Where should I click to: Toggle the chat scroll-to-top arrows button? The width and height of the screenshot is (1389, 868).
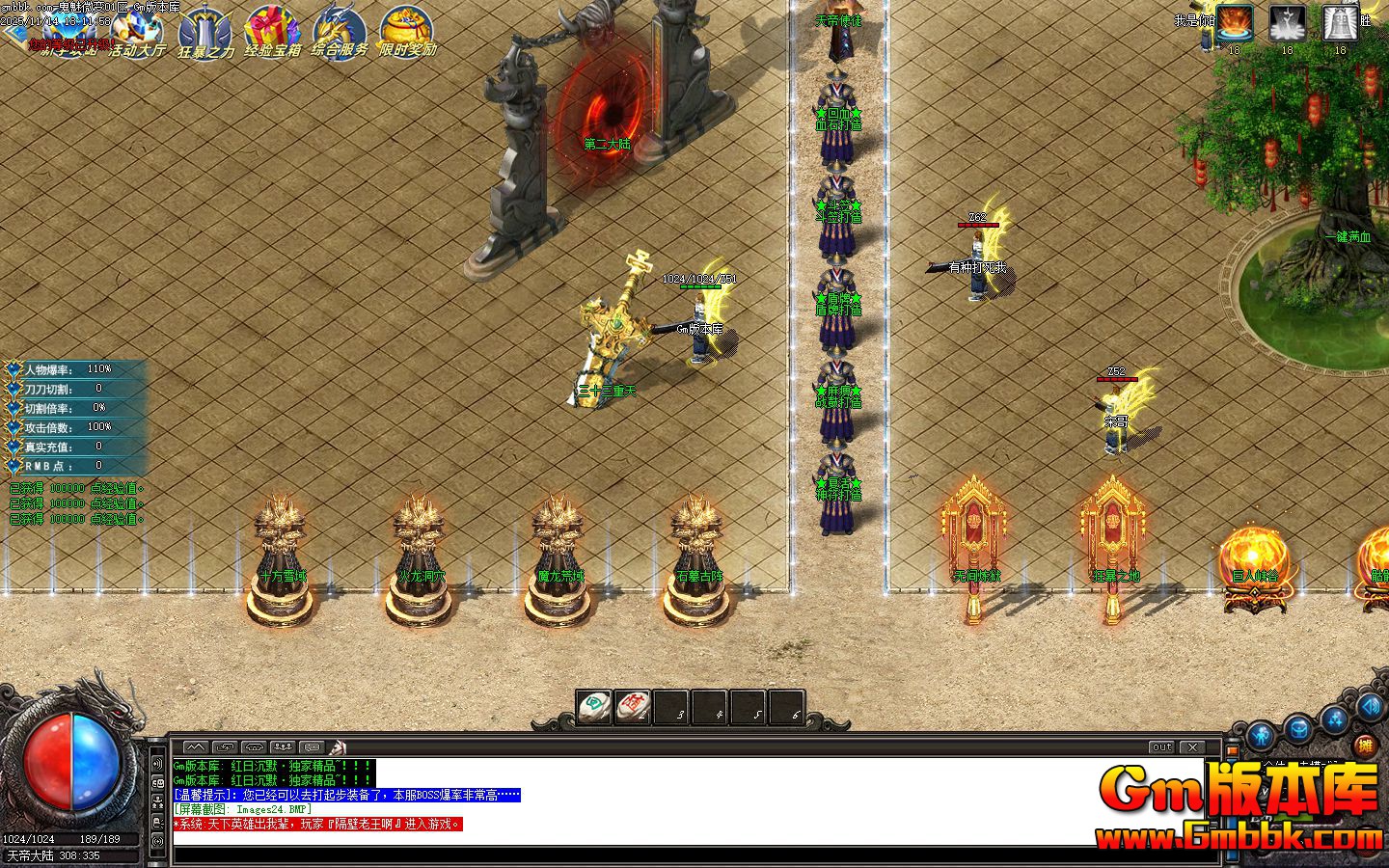[x=197, y=746]
